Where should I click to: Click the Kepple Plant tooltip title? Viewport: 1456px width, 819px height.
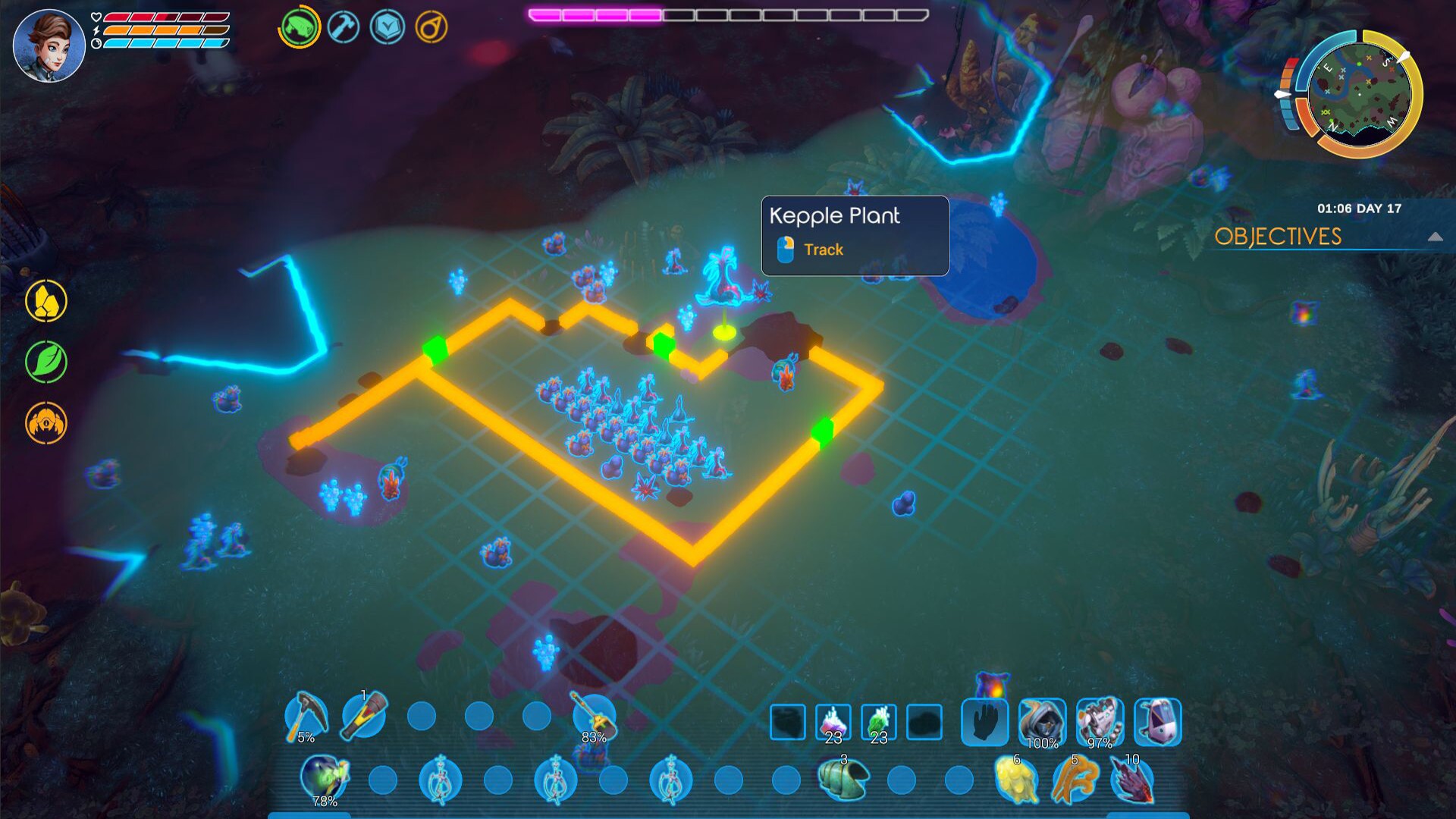(x=834, y=216)
